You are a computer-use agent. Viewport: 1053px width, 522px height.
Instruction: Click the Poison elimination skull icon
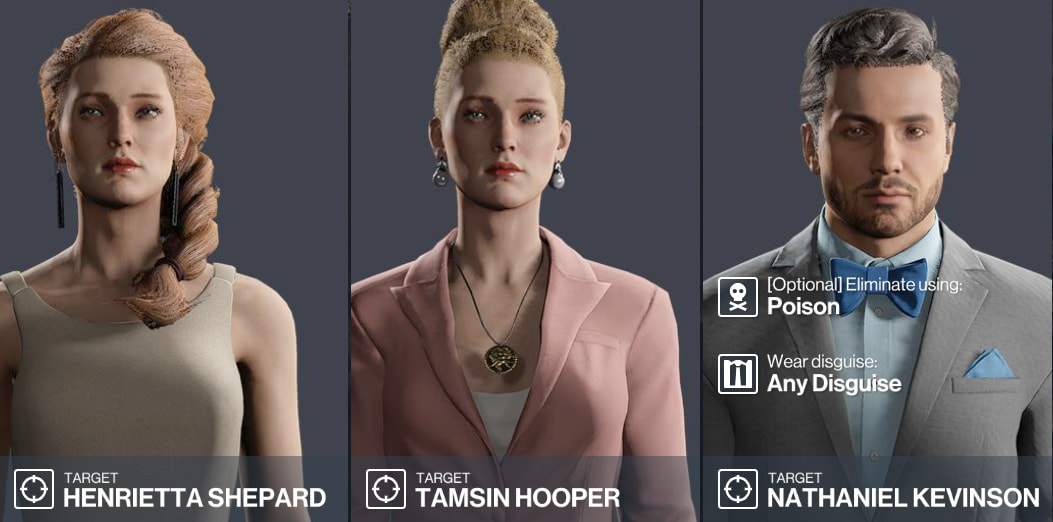click(738, 297)
